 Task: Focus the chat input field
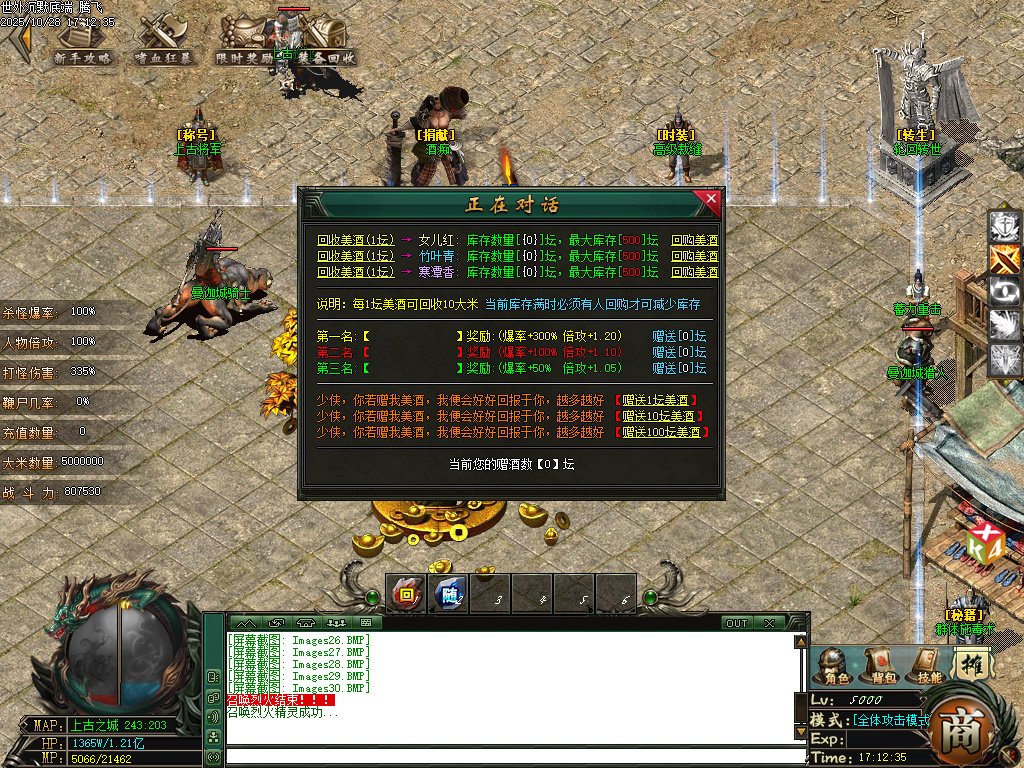point(510,757)
